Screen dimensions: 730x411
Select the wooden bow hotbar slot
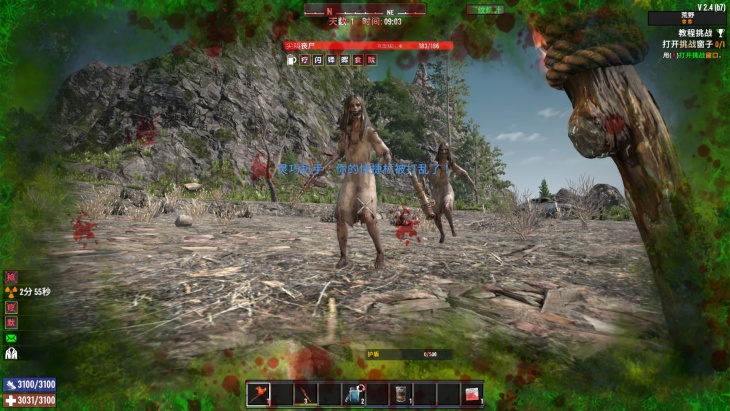(x=307, y=394)
